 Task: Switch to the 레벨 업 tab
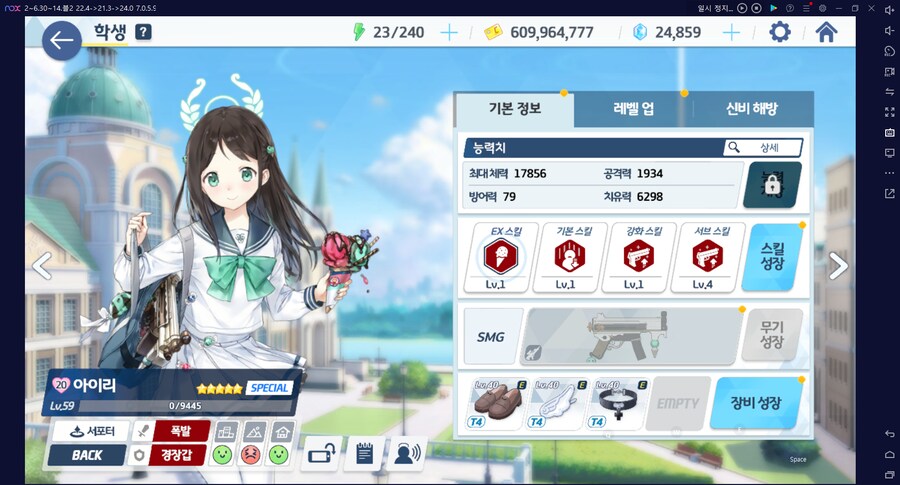(x=633, y=109)
